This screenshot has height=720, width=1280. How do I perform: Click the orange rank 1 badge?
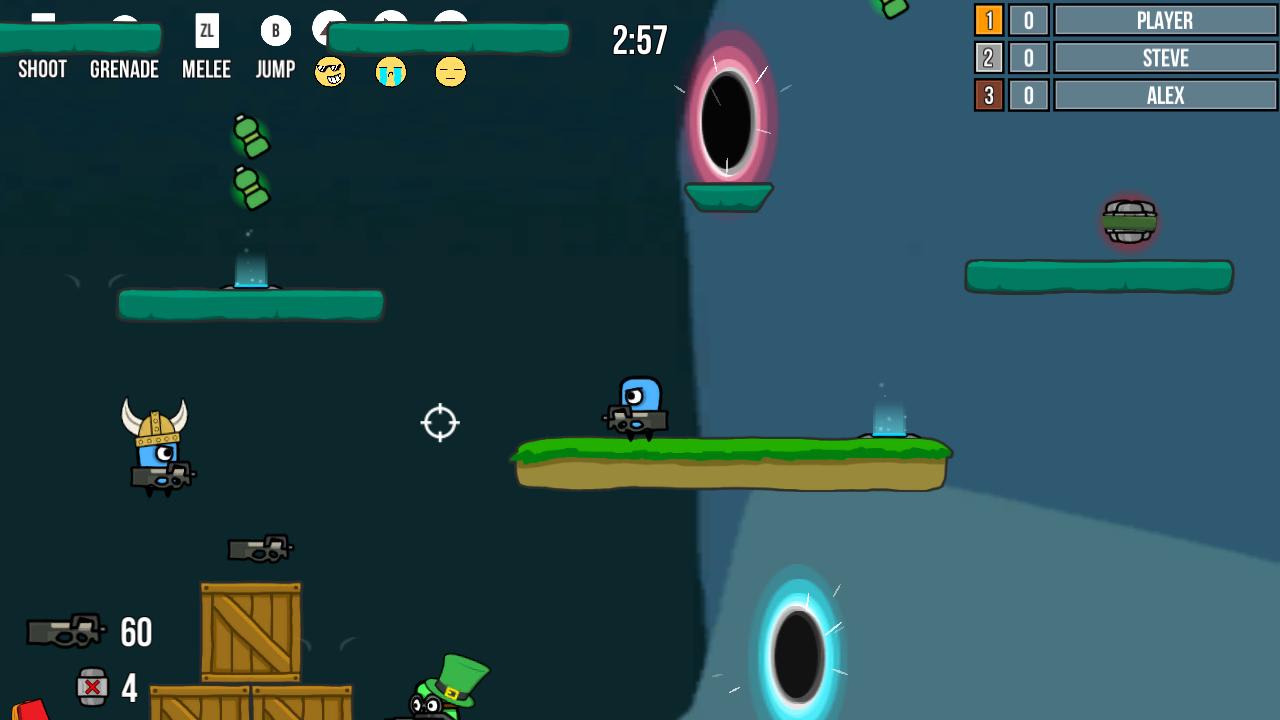click(x=989, y=20)
